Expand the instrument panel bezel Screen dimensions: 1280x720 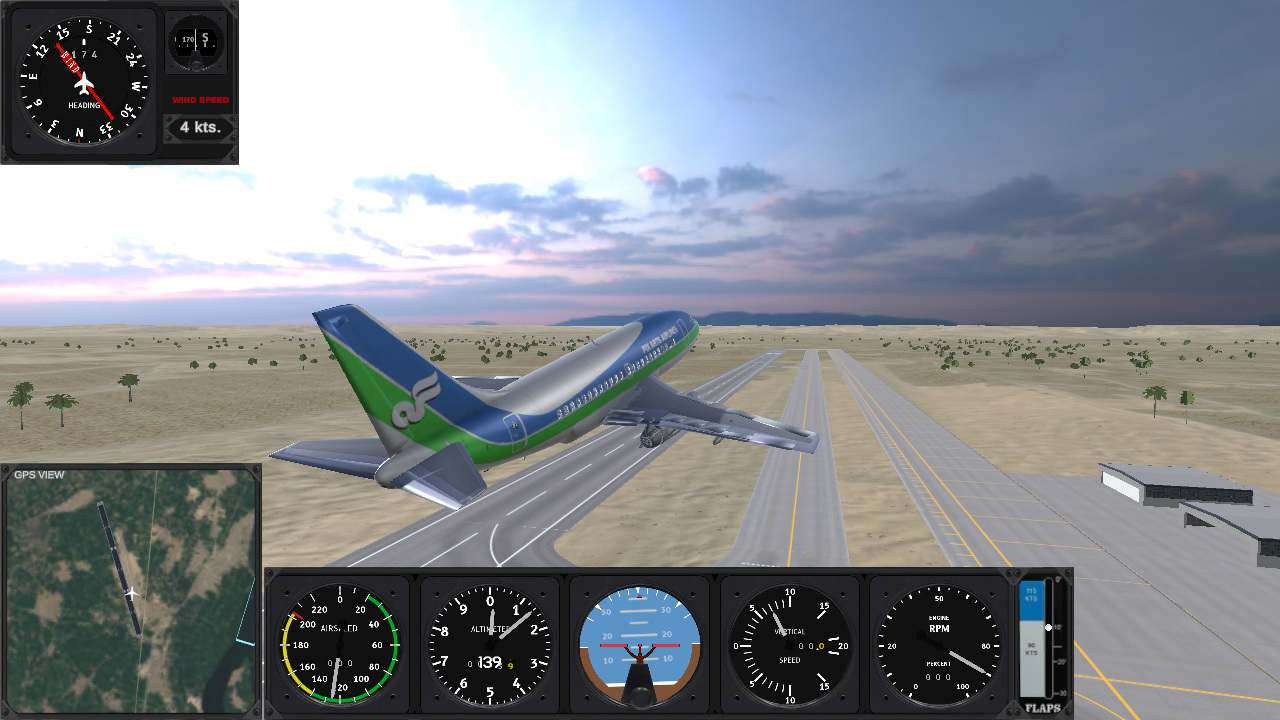point(668,575)
